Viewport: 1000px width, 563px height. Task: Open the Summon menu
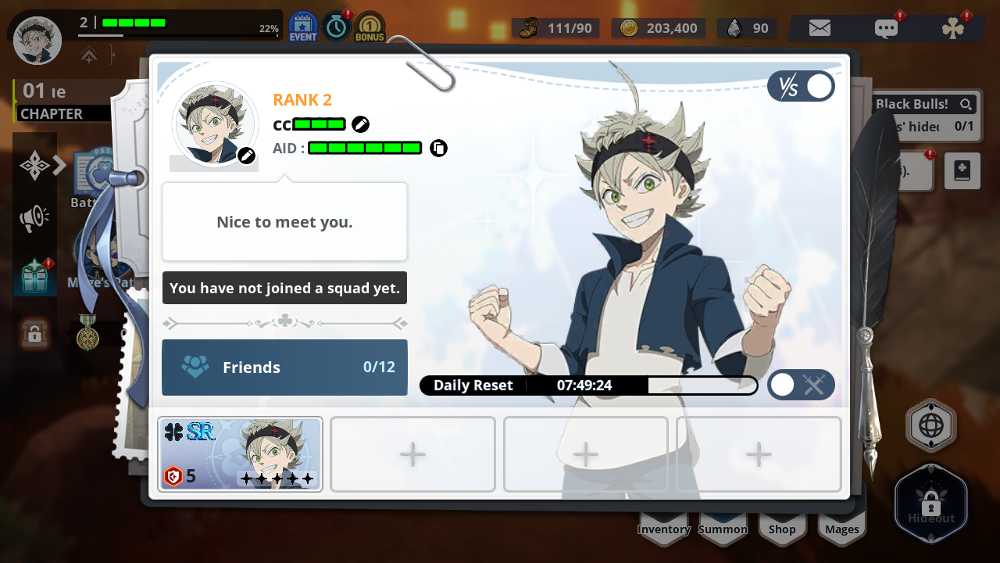[x=723, y=526]
